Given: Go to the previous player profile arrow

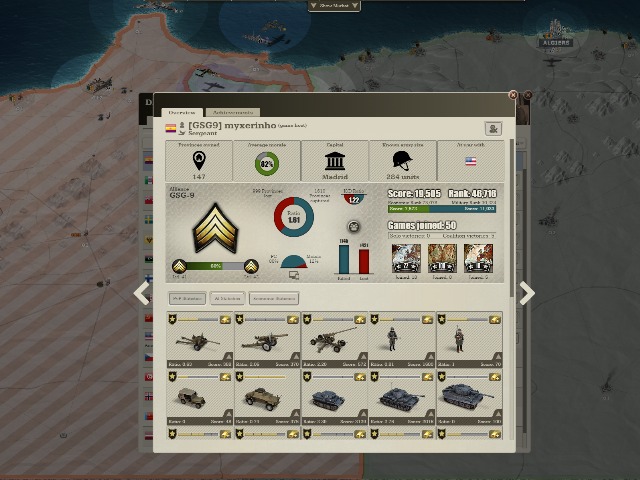Looking at the screenshot, I should pos(142,293).
